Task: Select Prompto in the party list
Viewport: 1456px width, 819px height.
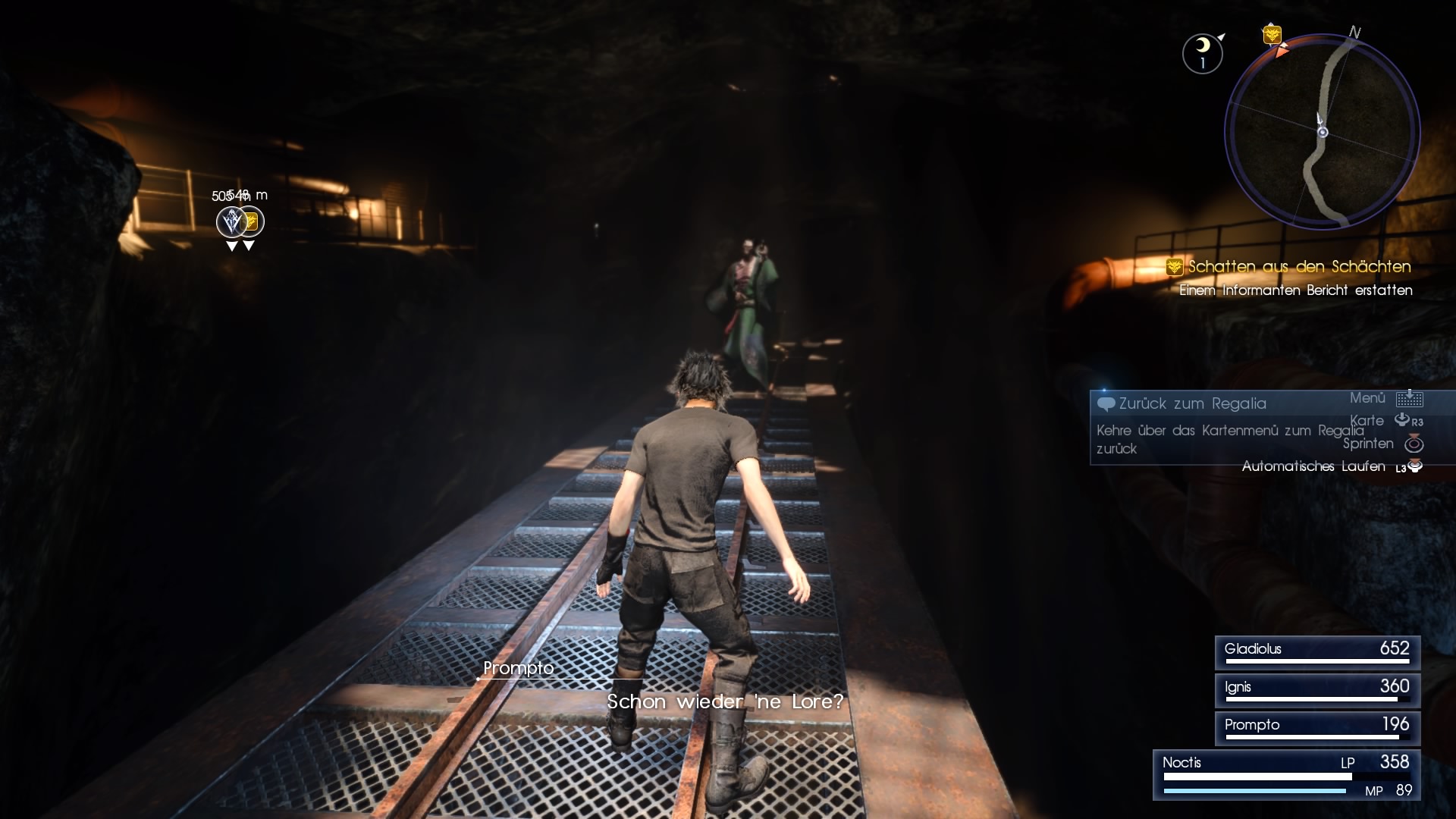Action: tap(1317, 728)
